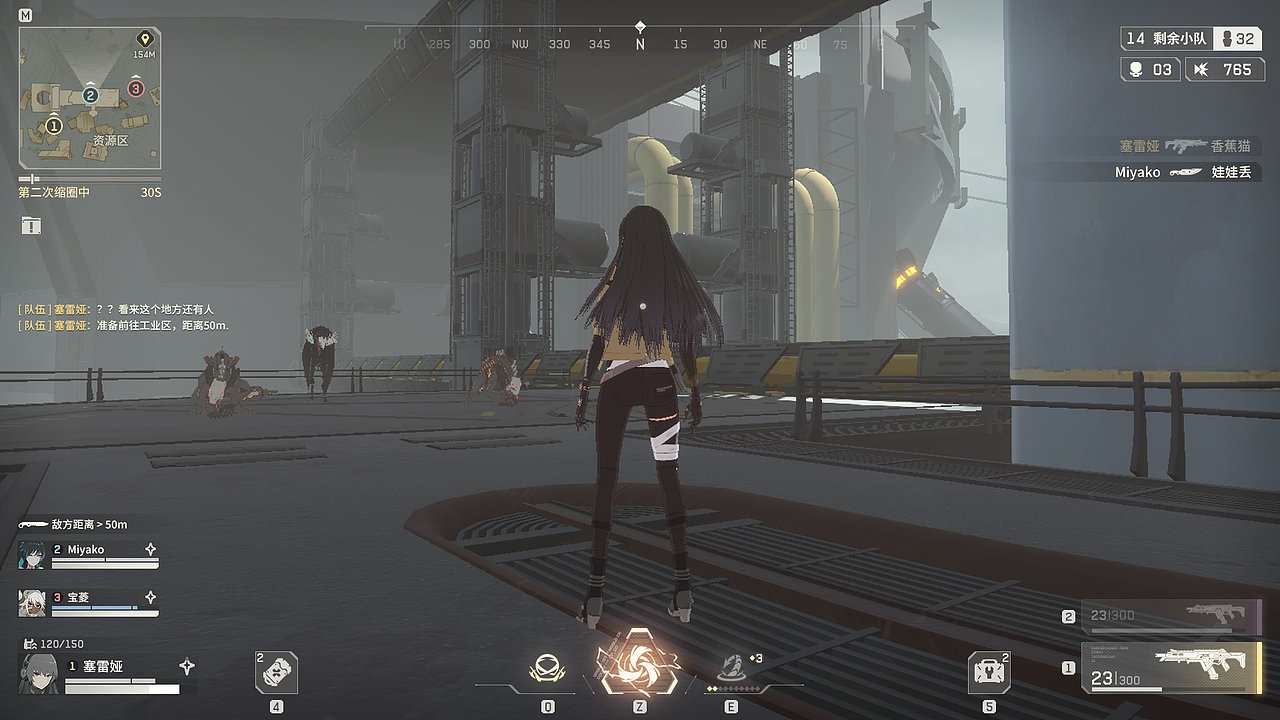Use the item in slot 4
Viewport: 1280px width, 720px height.
click(x=276, y=672)
